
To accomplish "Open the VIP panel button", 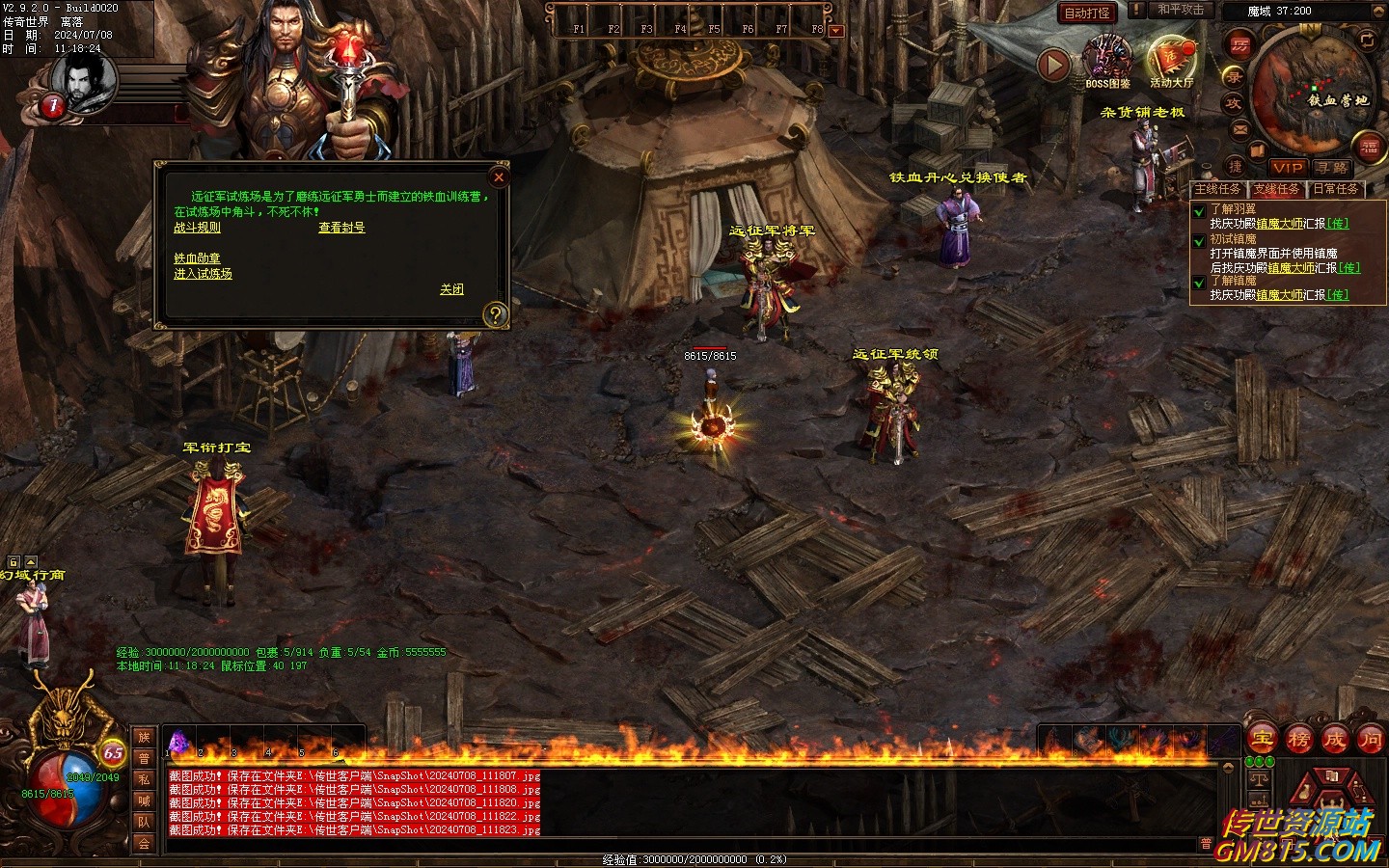I will tap(1287, 168).
